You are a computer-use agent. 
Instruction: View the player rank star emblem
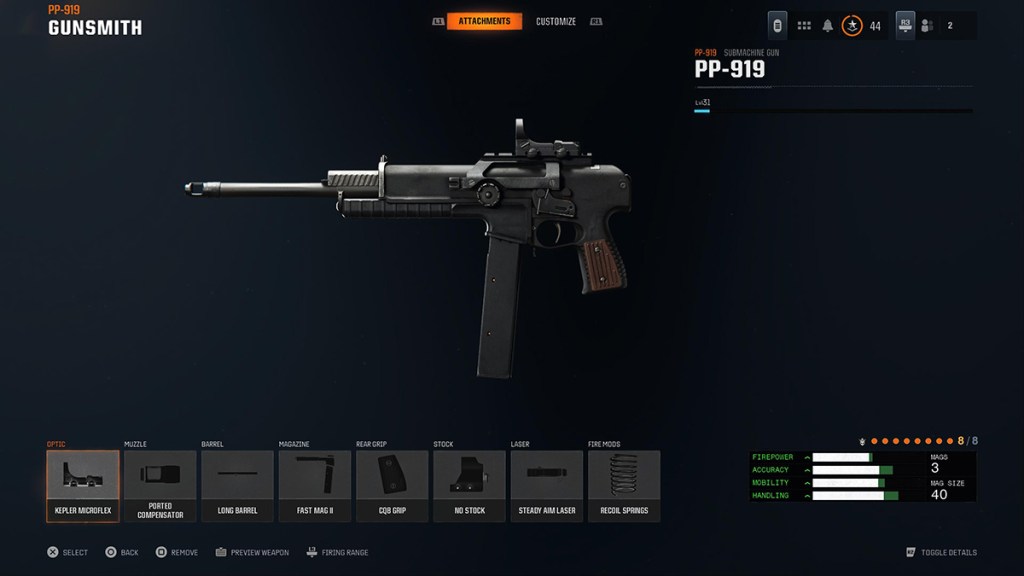pyautogui.click(x=852, y=26)
